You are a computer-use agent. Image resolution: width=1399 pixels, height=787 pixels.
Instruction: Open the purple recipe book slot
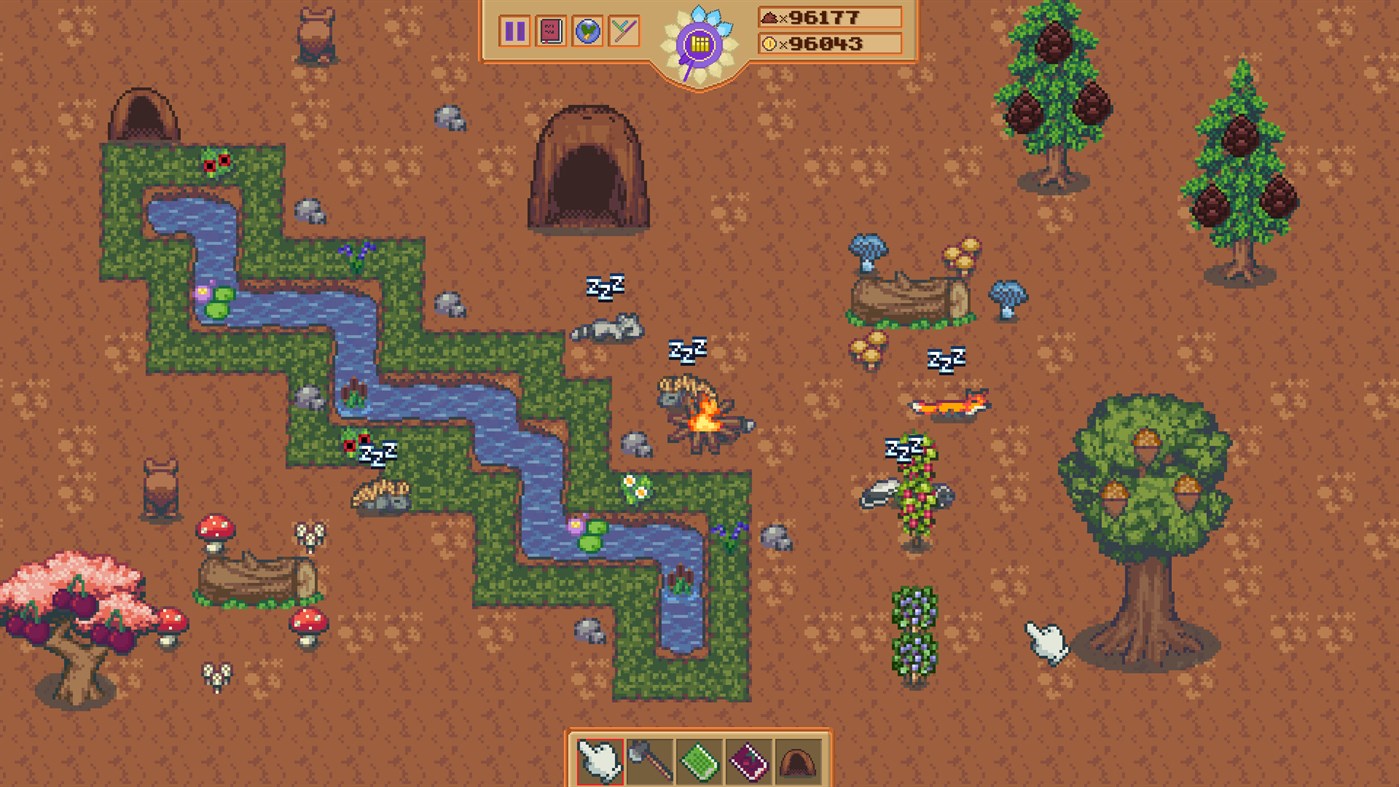(x=748, y=761)
